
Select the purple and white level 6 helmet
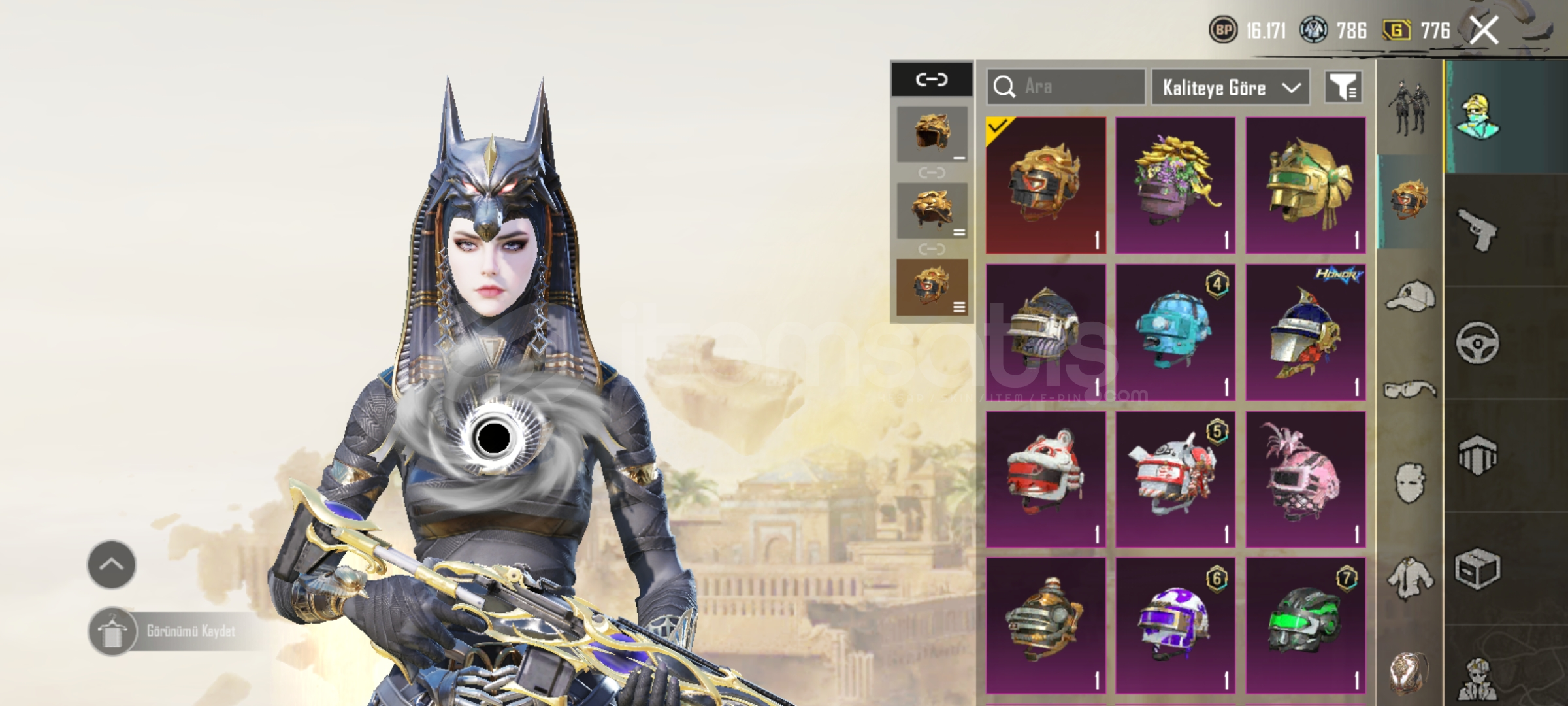pos(1175,626)
